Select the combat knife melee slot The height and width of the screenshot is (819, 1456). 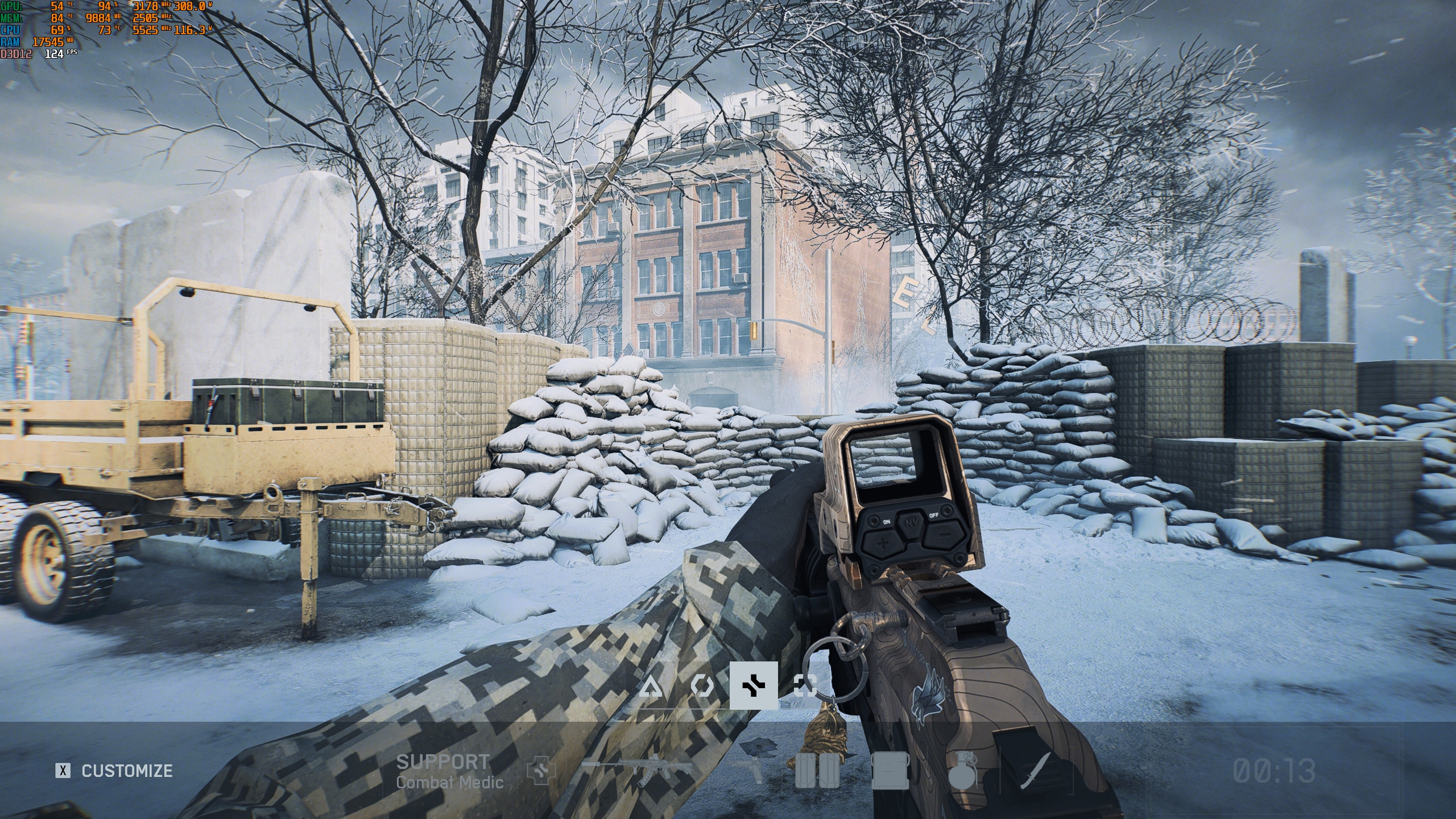coord(1034,771)
